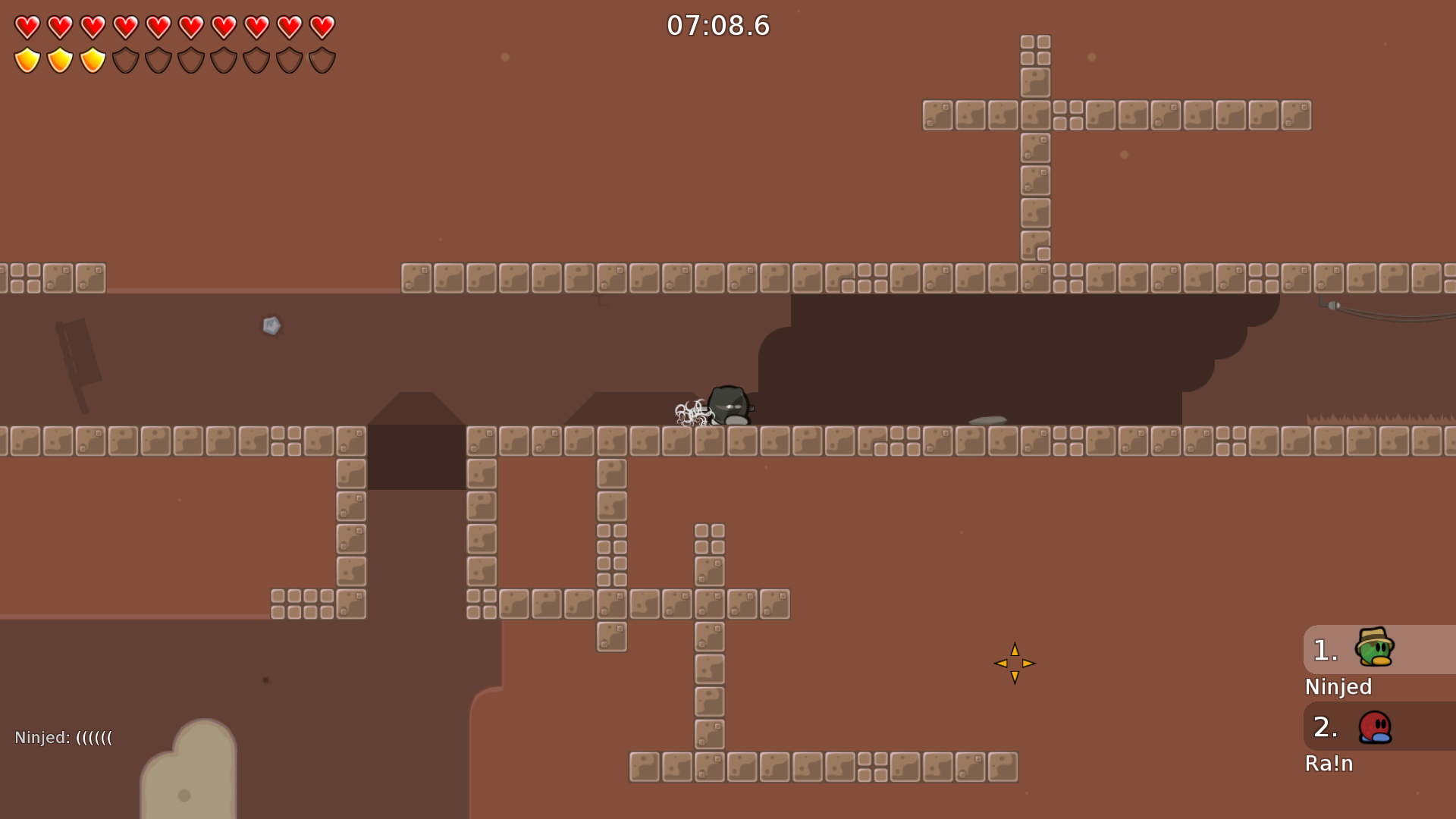
Task: Expand the second-place Ra!n leaderboard row
Action: point(1377,726)
